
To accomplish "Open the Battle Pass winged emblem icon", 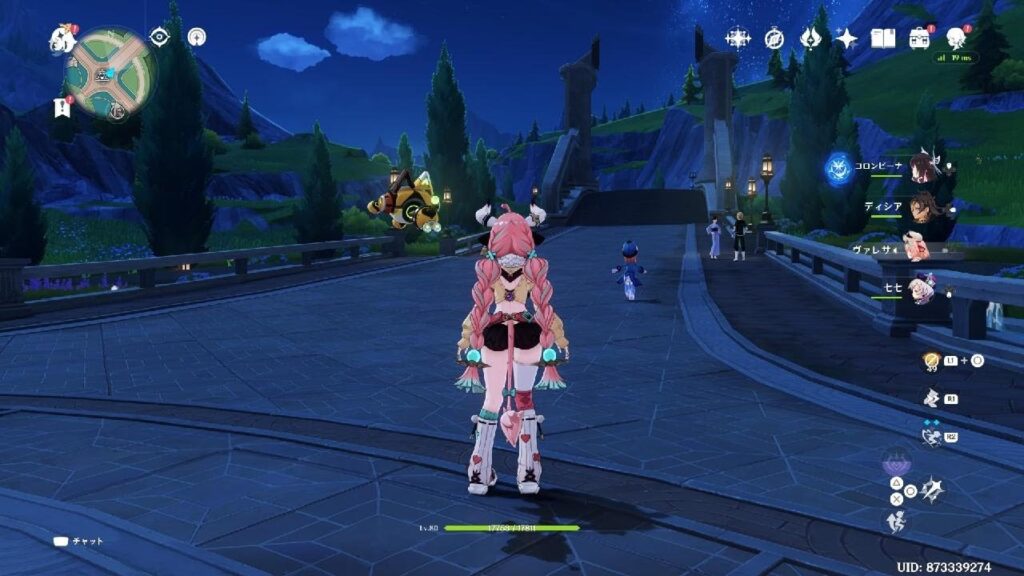I will click(x=810, y=38).
